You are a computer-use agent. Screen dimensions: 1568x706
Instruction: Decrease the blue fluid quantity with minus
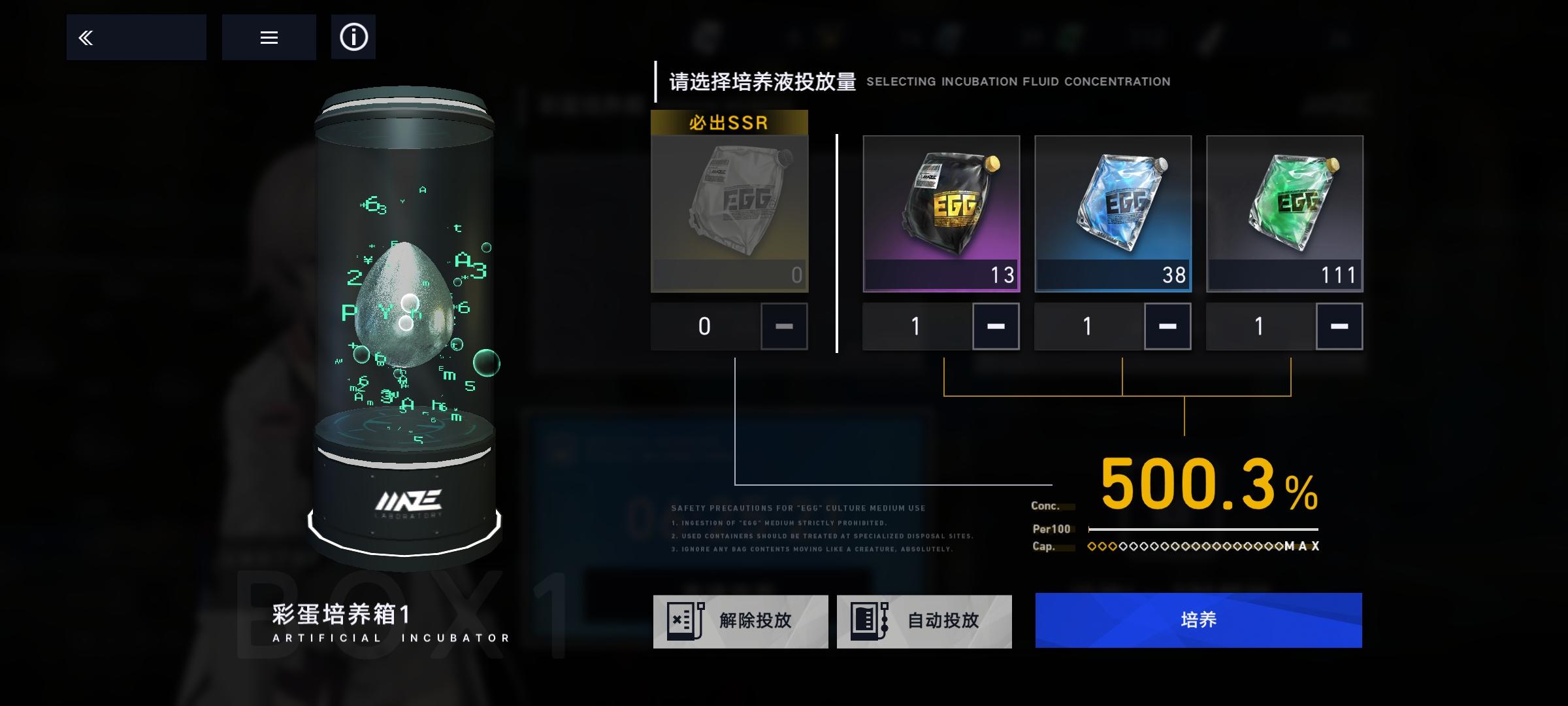point(1167,326)
